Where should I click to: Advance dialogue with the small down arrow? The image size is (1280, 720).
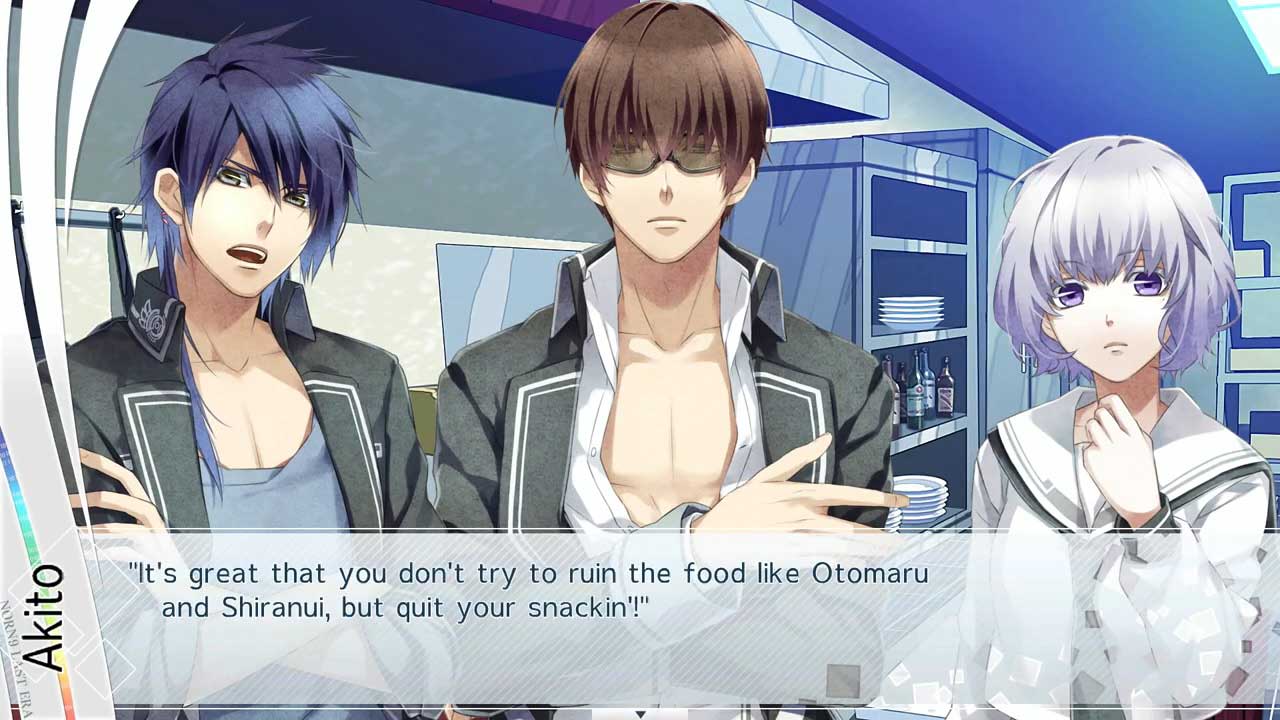[640, 713]
